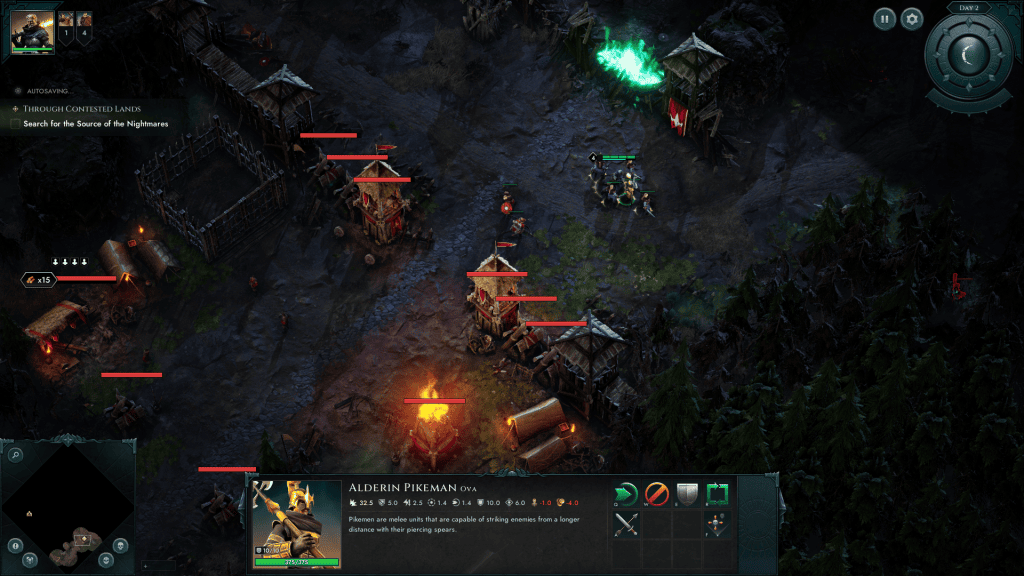Open the Through Contested Lands quest
The image size is (1024, 576).
coord(82,108)
